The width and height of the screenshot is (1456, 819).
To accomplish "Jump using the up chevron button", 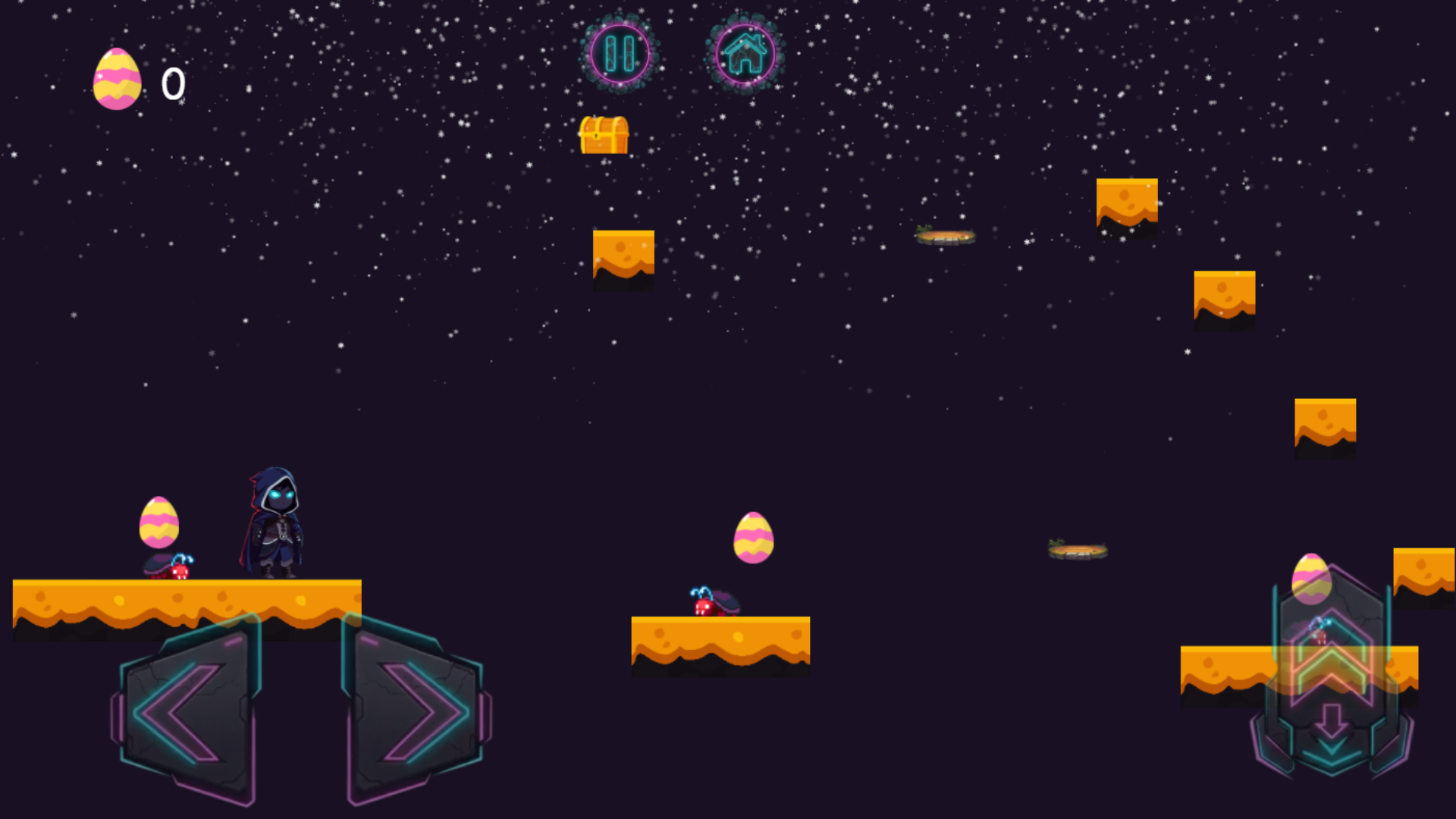I will click(x=1332, y=645).
